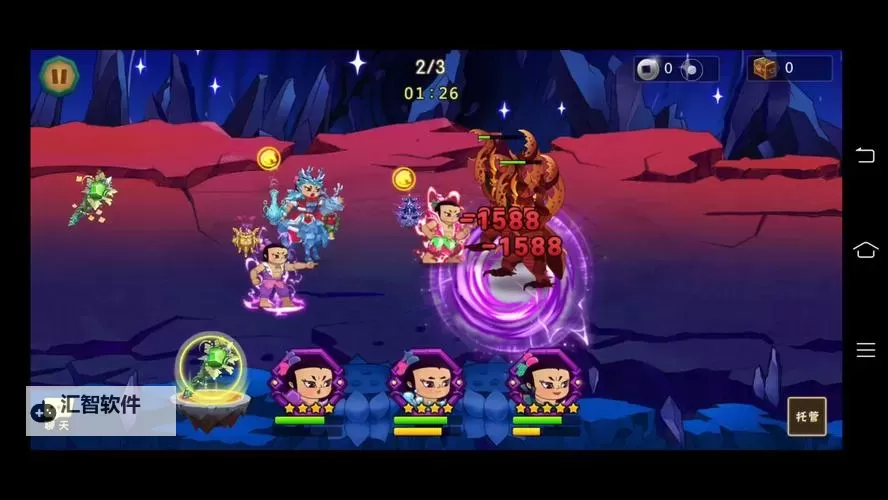The image size is (888, 500).
Task: Pause the battle with the pause button
Action: (x=59, y=74)
